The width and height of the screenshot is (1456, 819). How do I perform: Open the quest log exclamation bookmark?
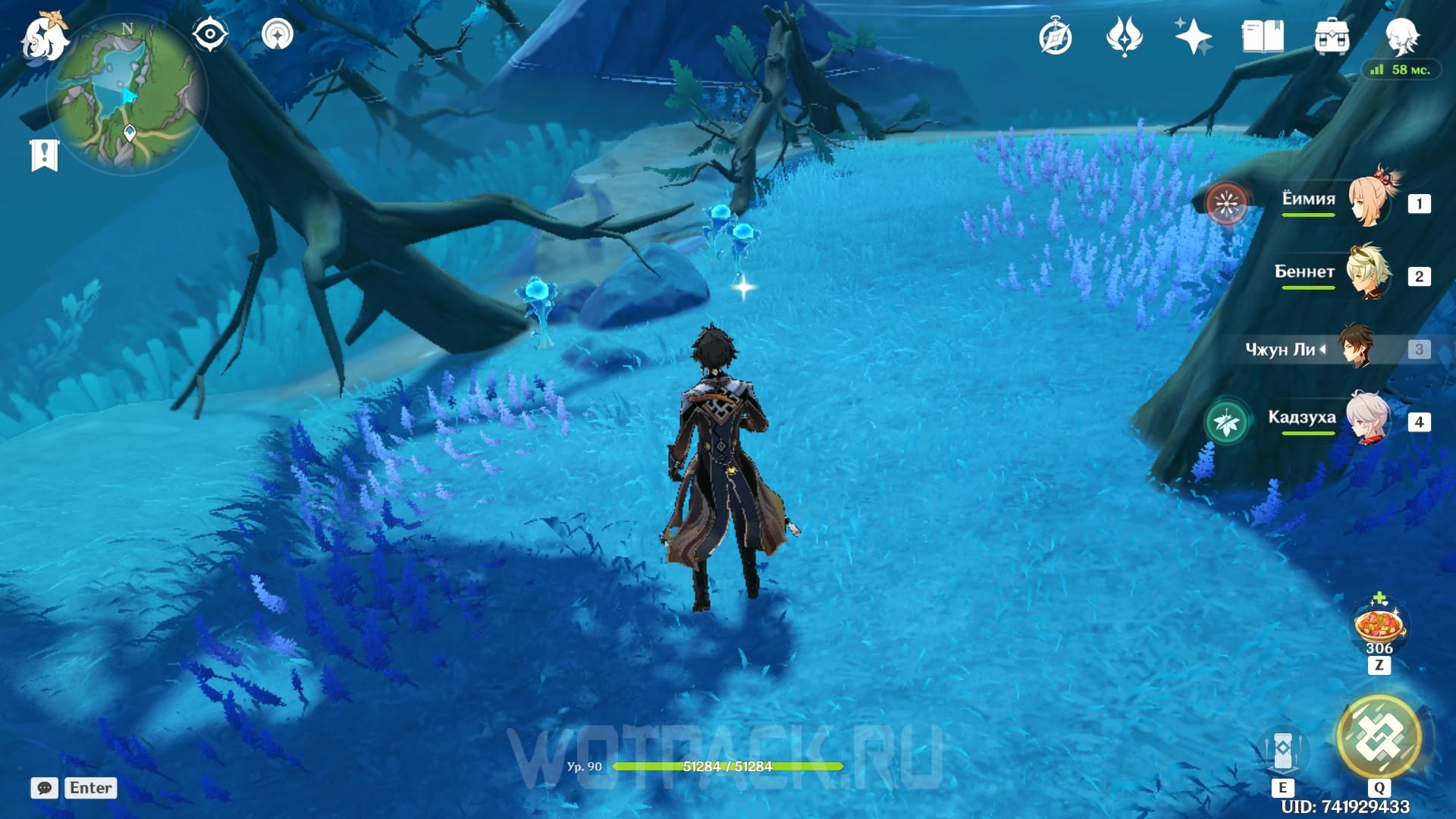pos(44,155)
